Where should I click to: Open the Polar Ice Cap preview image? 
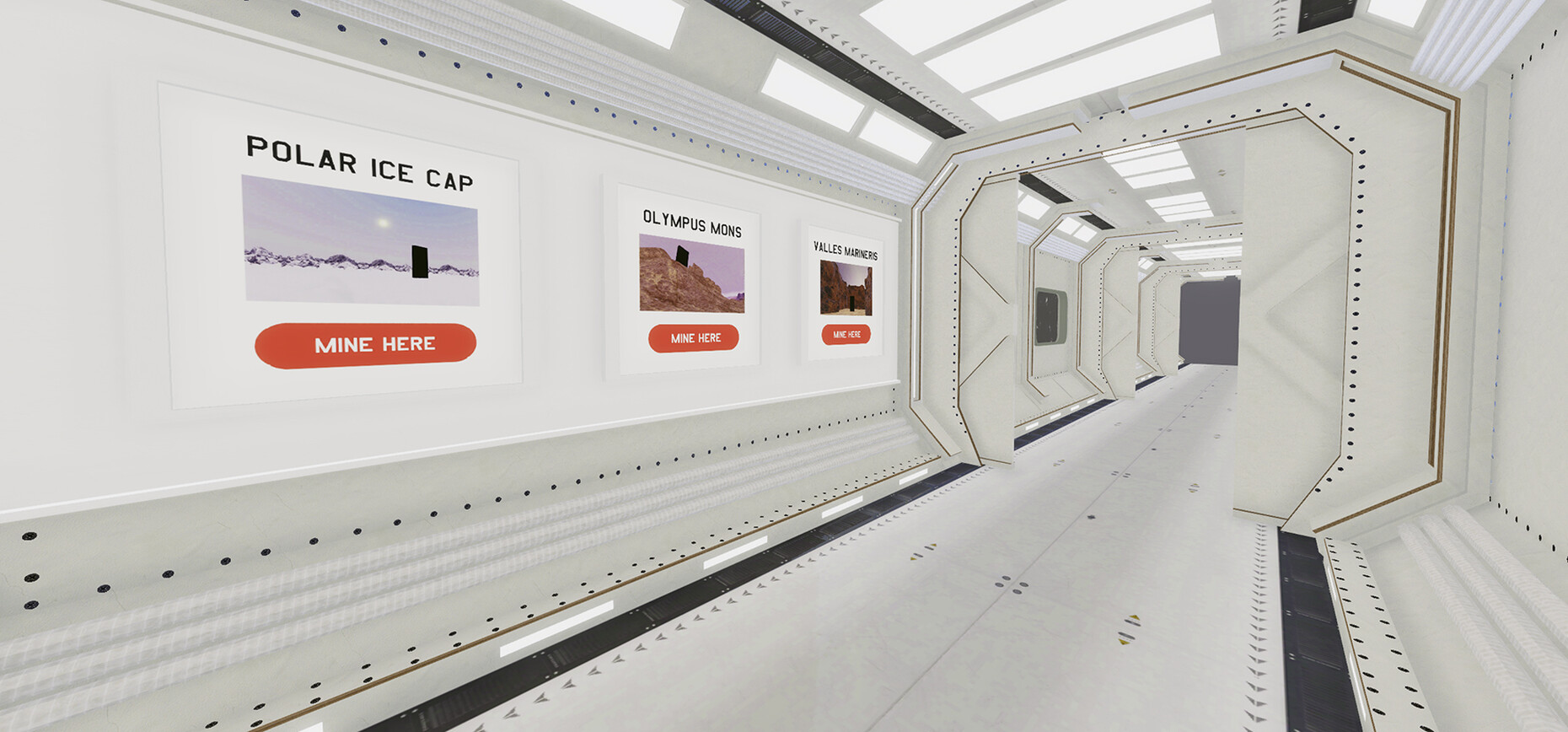coord(361,241)
